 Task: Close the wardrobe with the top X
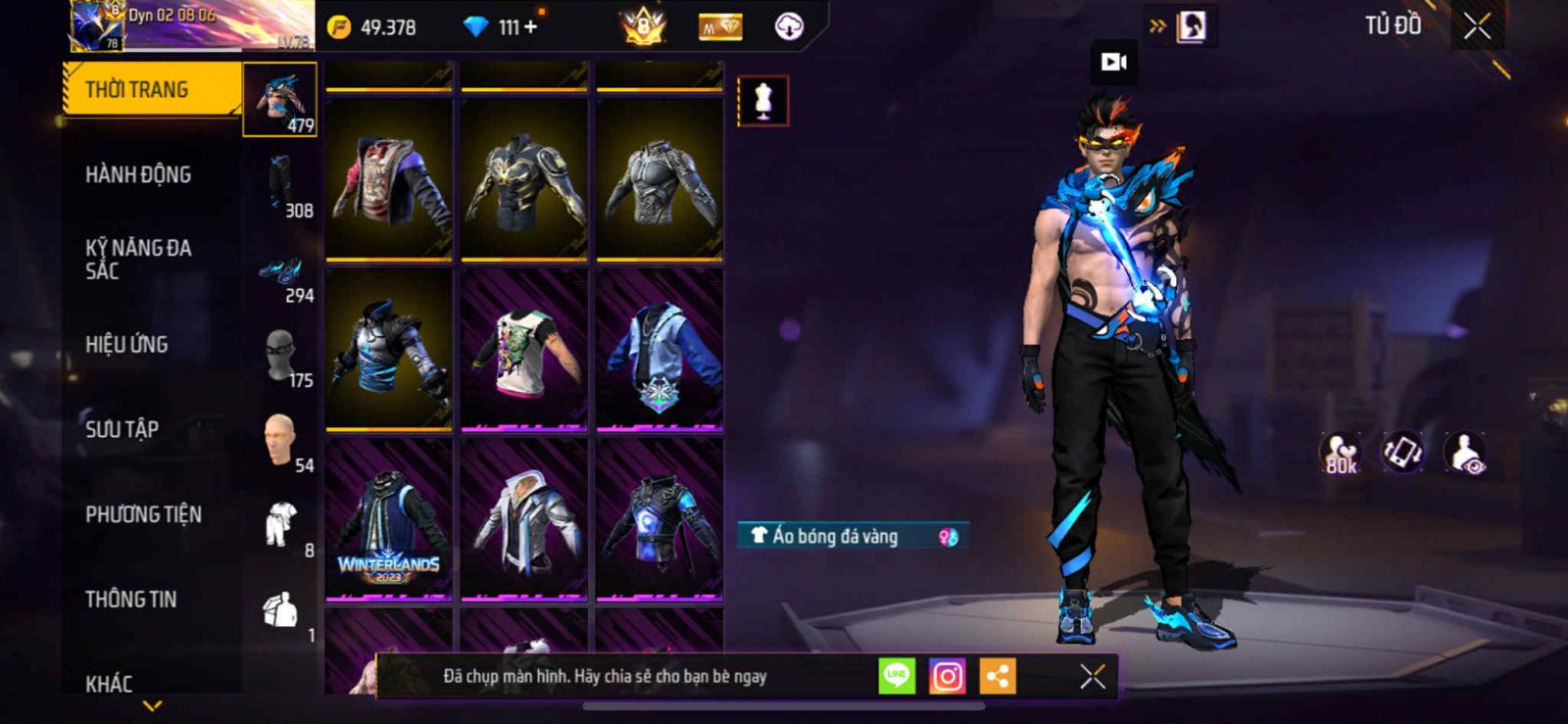1477,27
